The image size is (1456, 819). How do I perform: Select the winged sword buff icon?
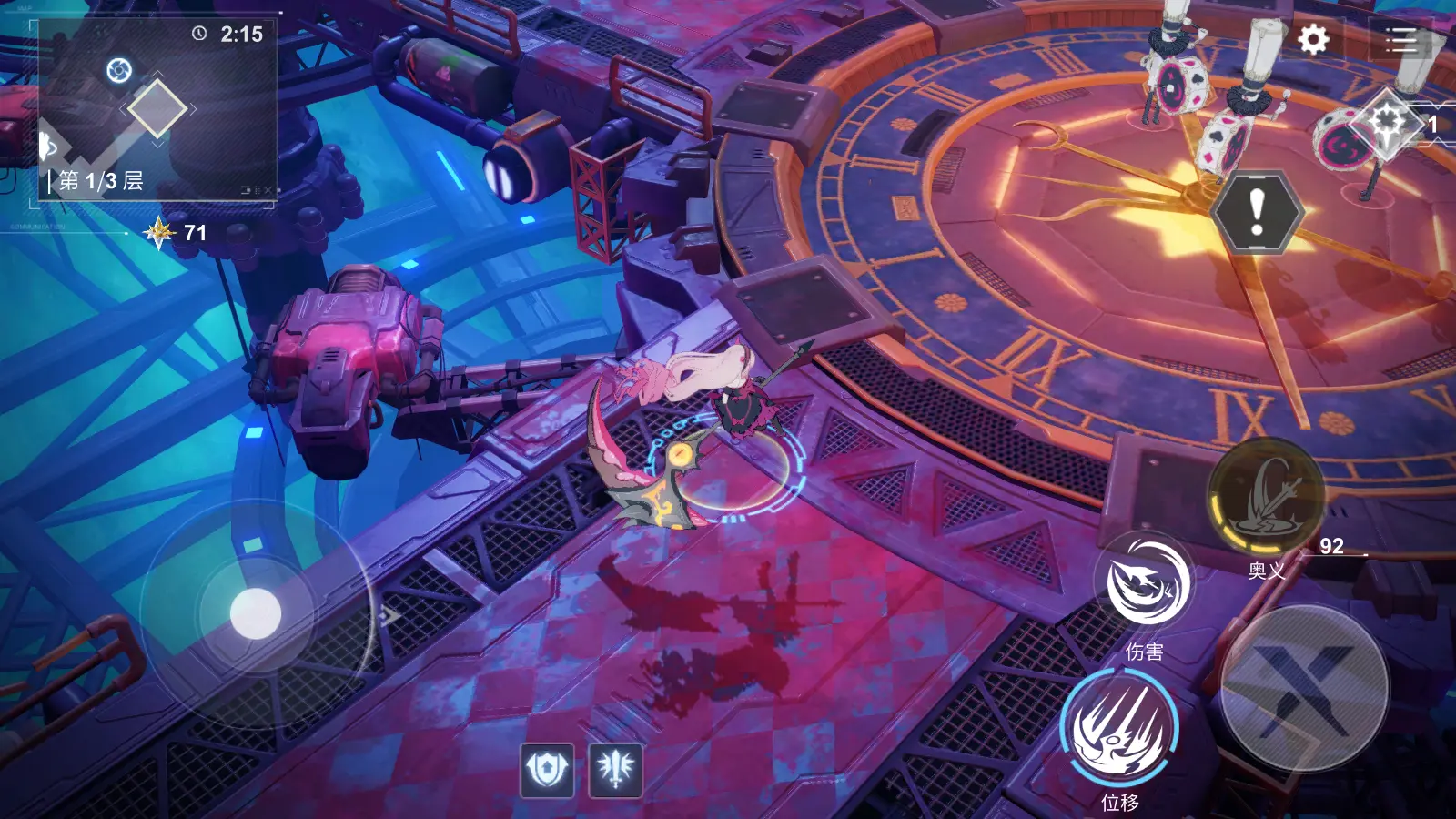tap(616, 770)
